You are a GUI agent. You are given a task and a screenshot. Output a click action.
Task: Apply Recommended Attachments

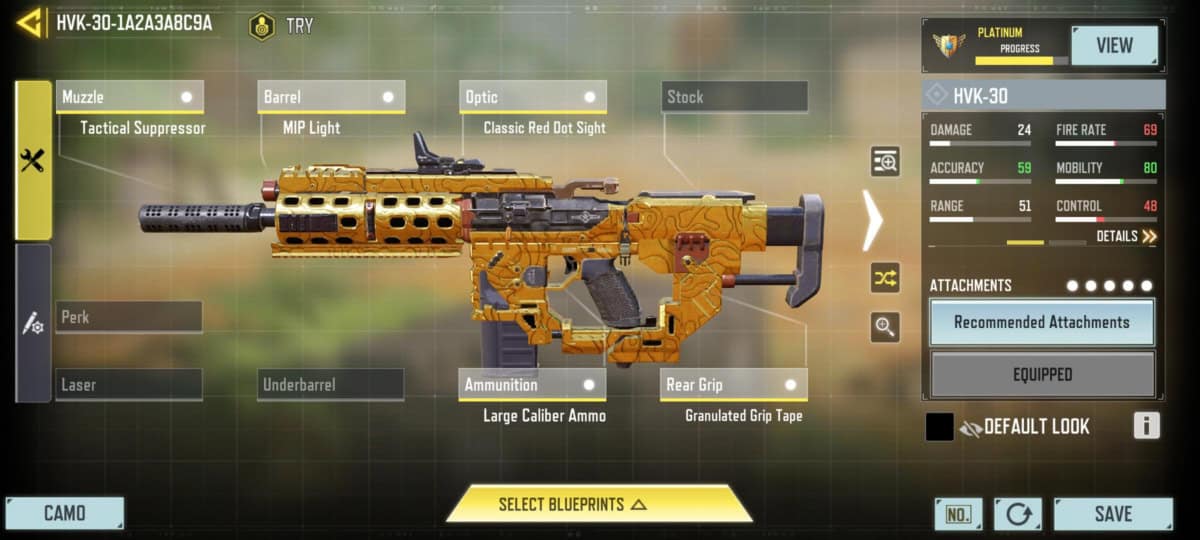coord(1041,322)
